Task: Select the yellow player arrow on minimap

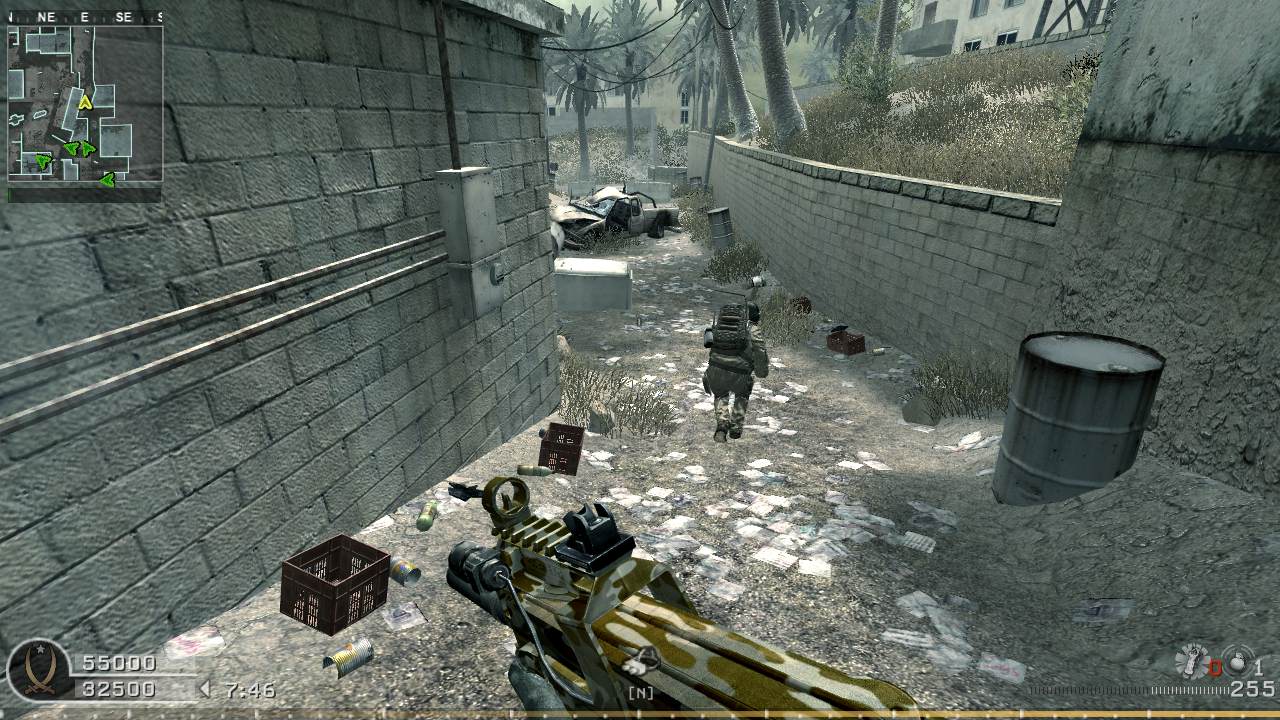Action: (86, 101)
